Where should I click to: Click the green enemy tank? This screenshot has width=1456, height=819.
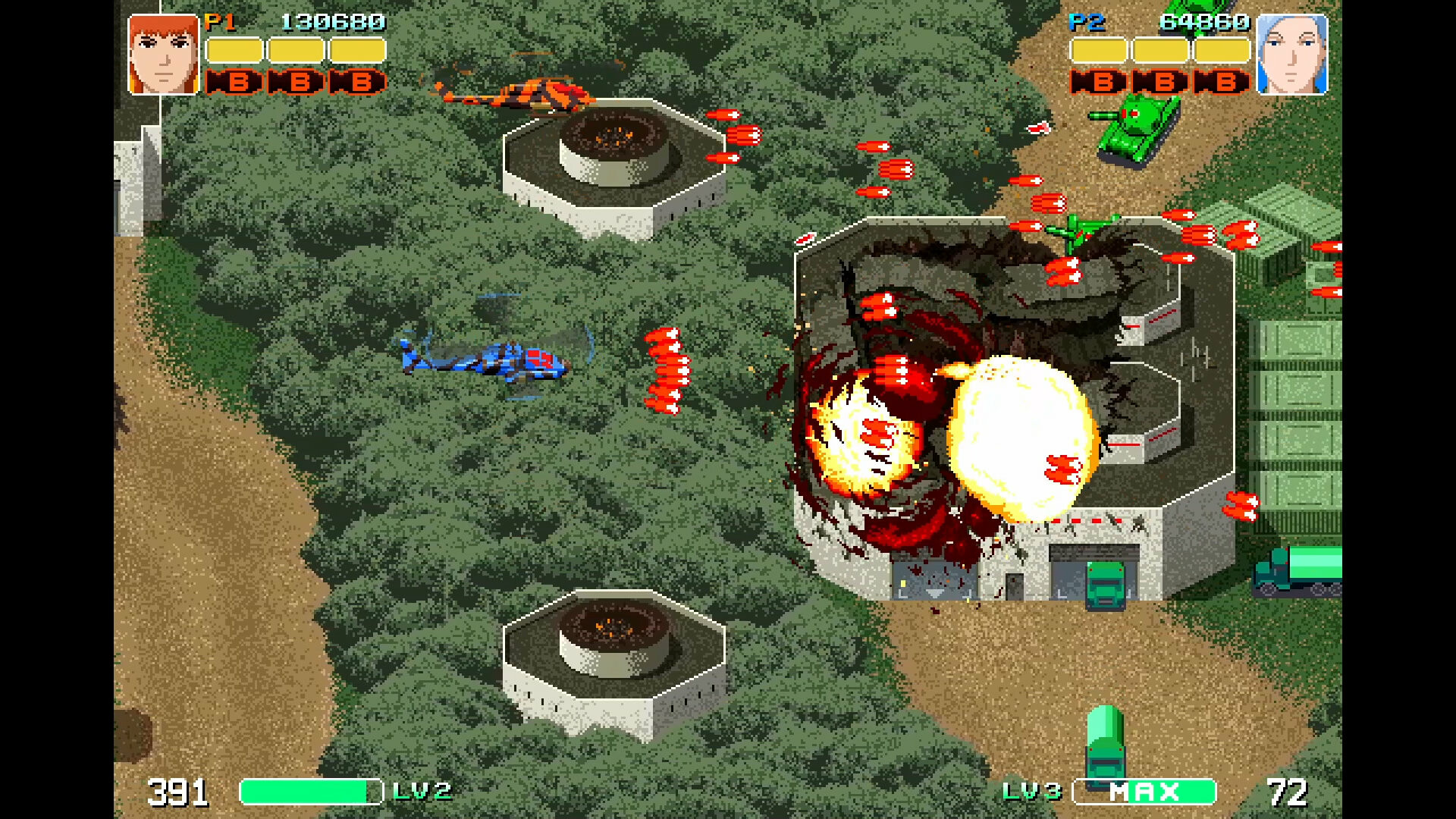(x=1137, y=129)
